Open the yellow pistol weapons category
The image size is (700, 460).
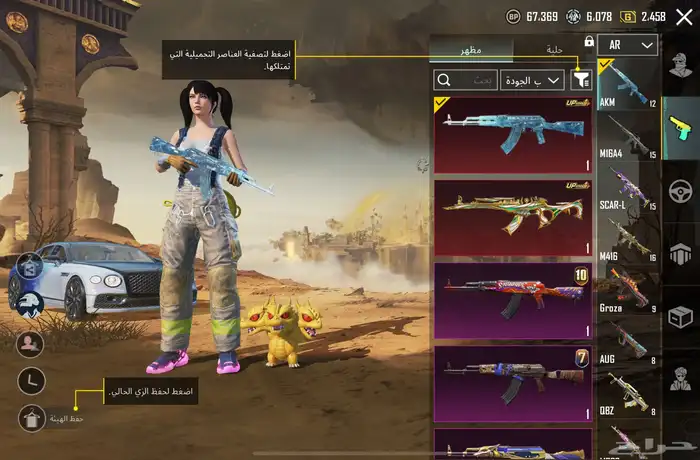pyautogui.click(x=681, y=129)
